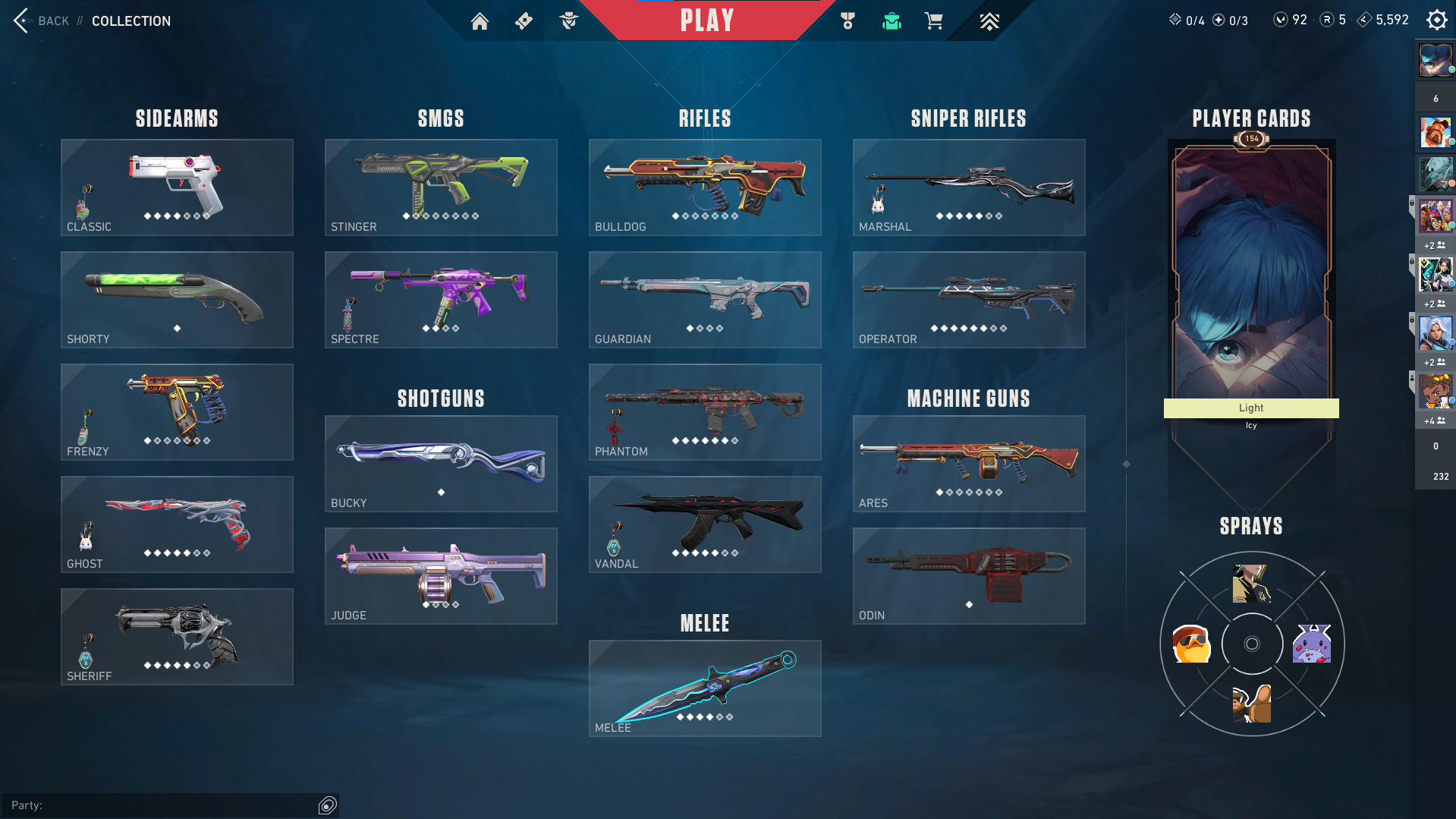Open the Sheriff sidearm card

pyautogui.click(x=176, y=636)
